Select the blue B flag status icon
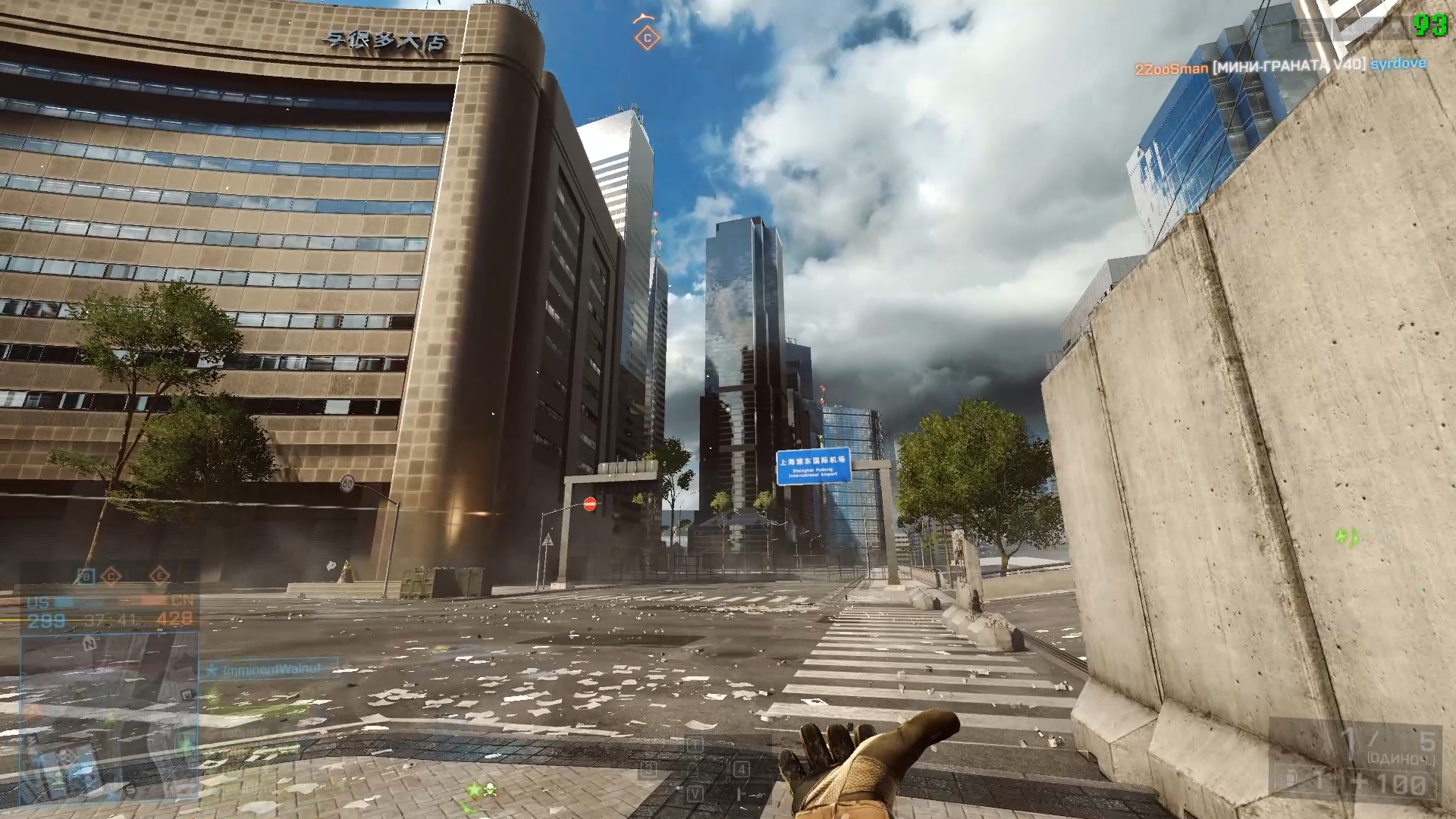 click(86, 577)
